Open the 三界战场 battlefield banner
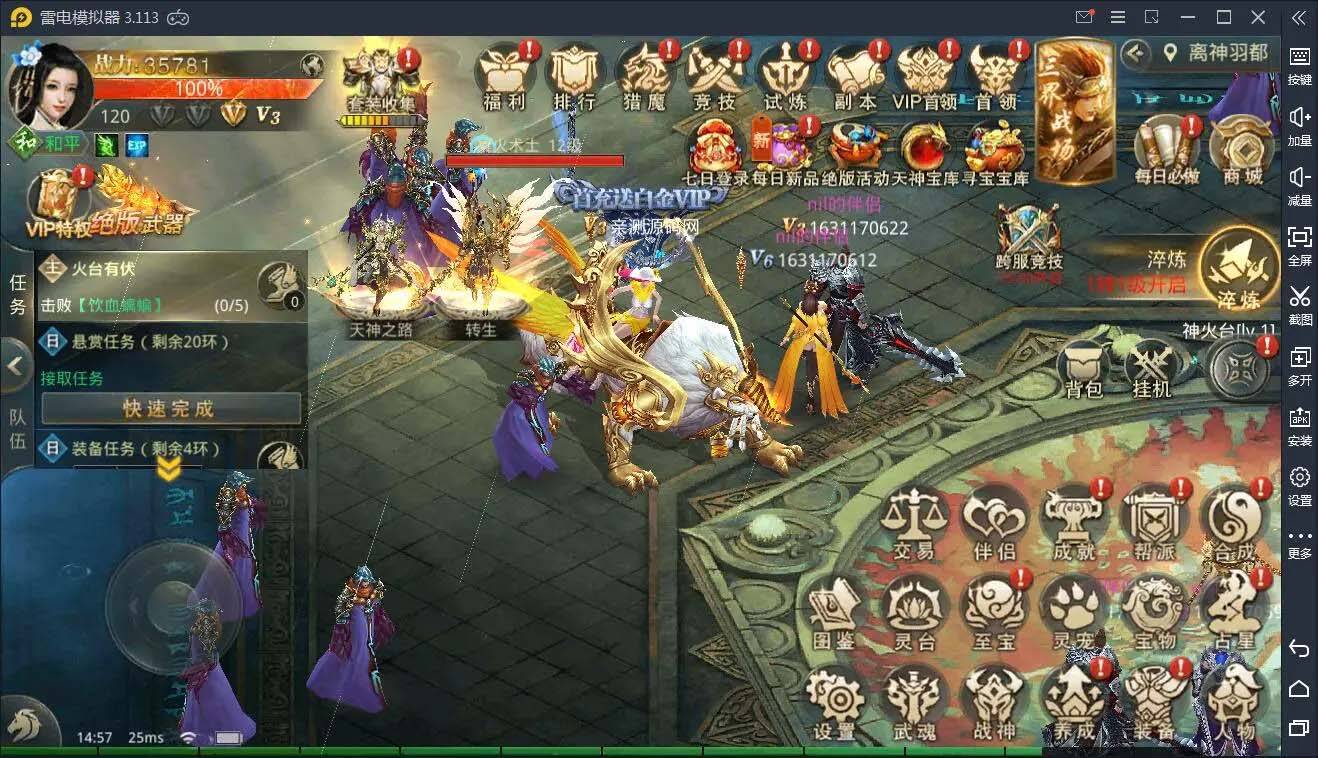 [1074, 110]
